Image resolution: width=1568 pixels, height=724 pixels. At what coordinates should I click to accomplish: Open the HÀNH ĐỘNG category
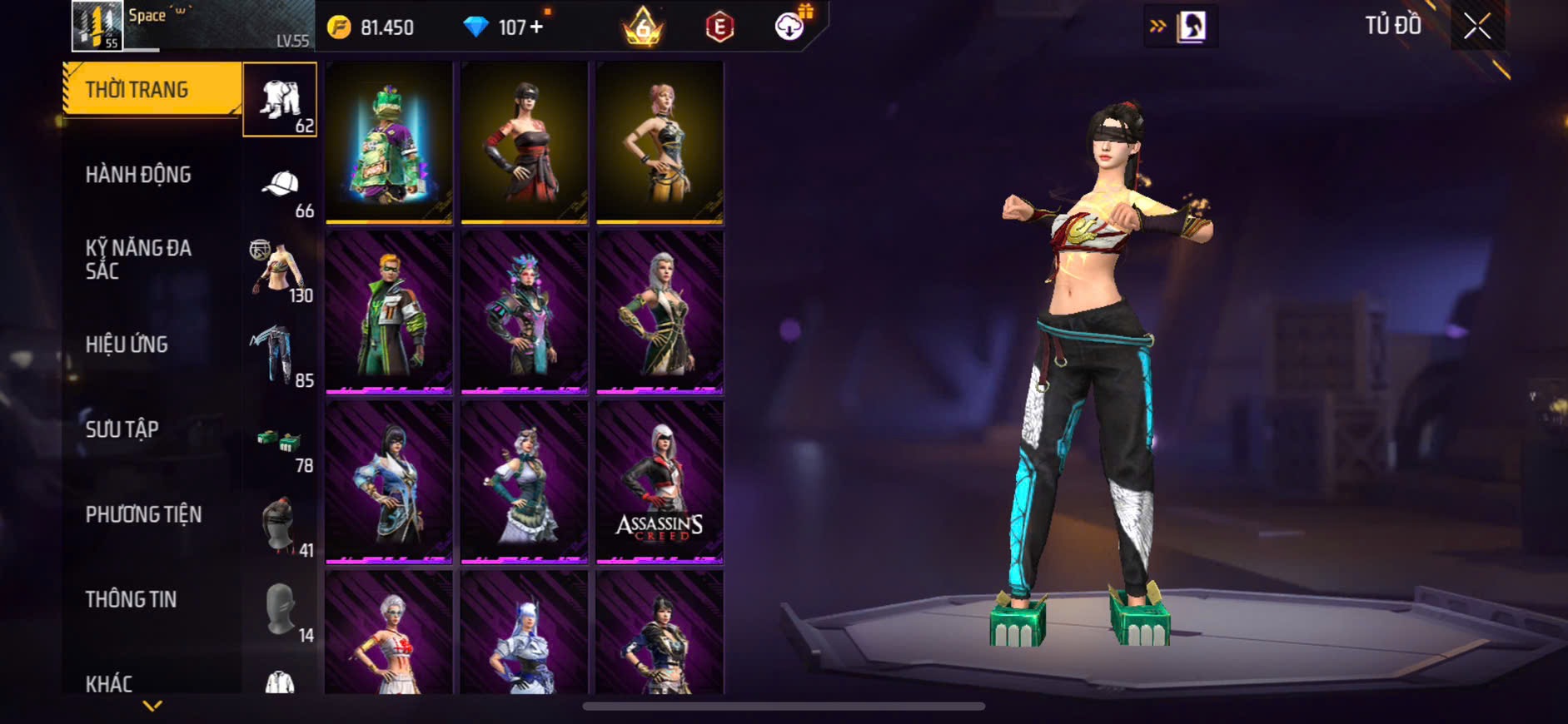click(x=138, y=175)
